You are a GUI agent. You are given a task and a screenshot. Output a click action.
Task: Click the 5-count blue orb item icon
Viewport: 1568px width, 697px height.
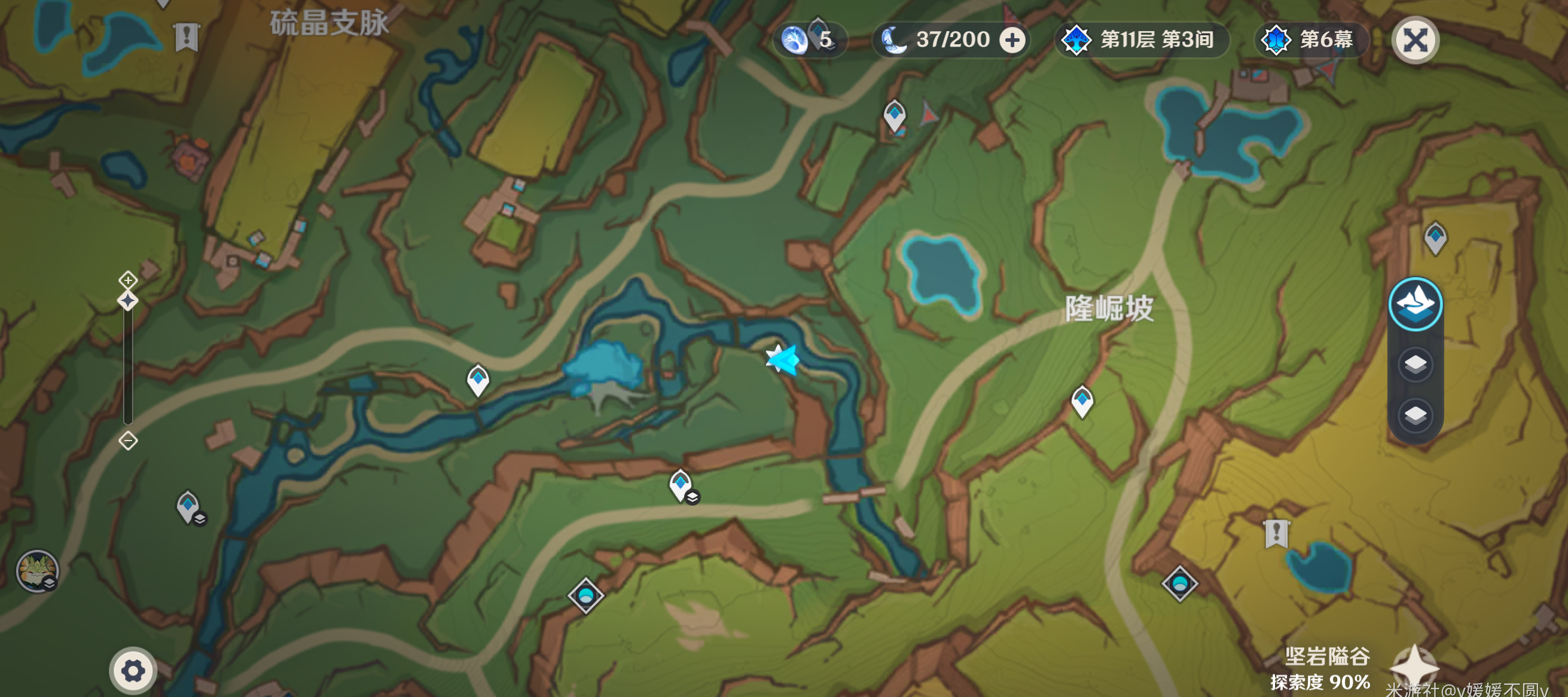click(795, 40)
